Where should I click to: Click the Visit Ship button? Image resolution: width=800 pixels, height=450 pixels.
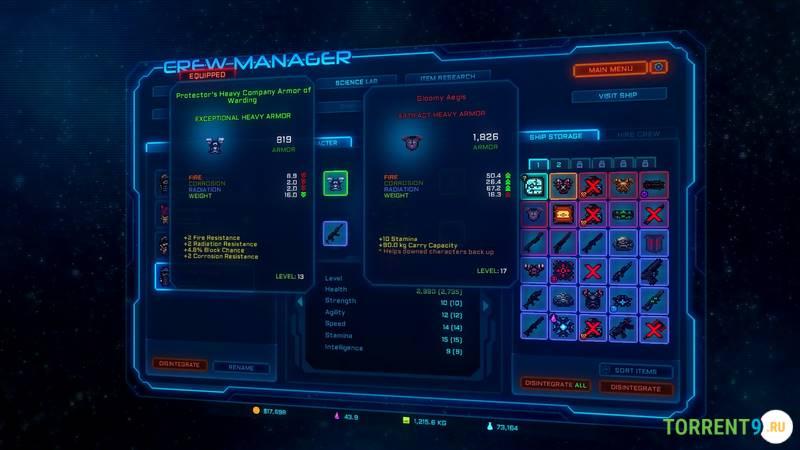618,96
